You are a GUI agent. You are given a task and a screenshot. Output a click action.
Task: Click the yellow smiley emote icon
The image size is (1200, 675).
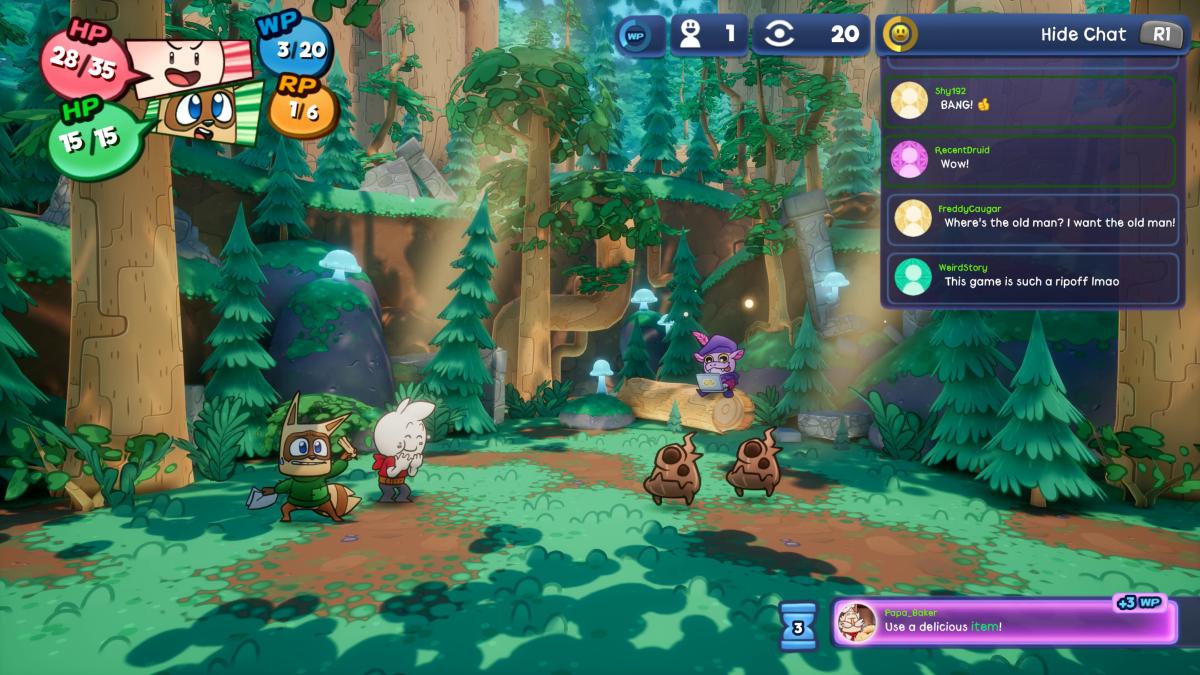900,34
